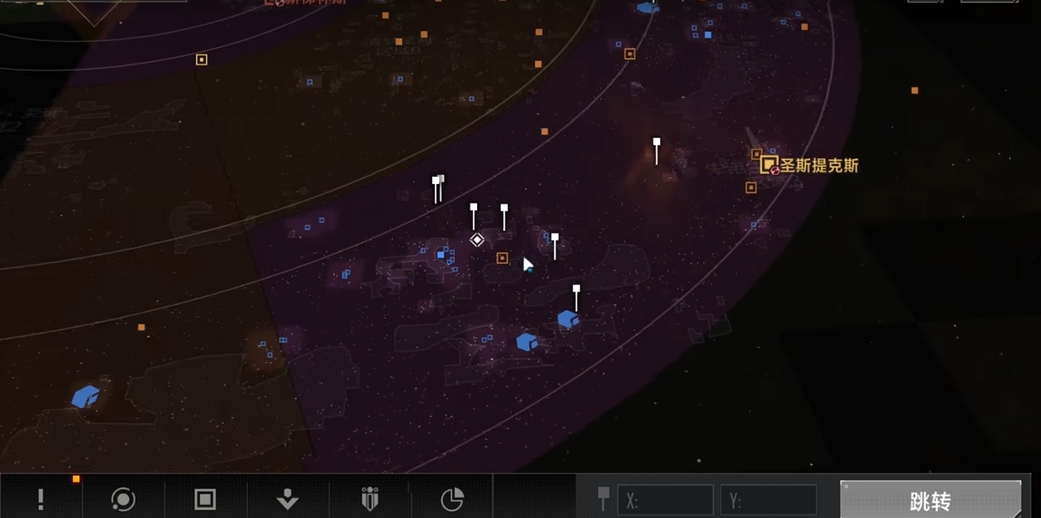This screenshot has height=518, width=1041.
Task: Open the shield emblem toolbar icon
Action: (x=369, y=499)
